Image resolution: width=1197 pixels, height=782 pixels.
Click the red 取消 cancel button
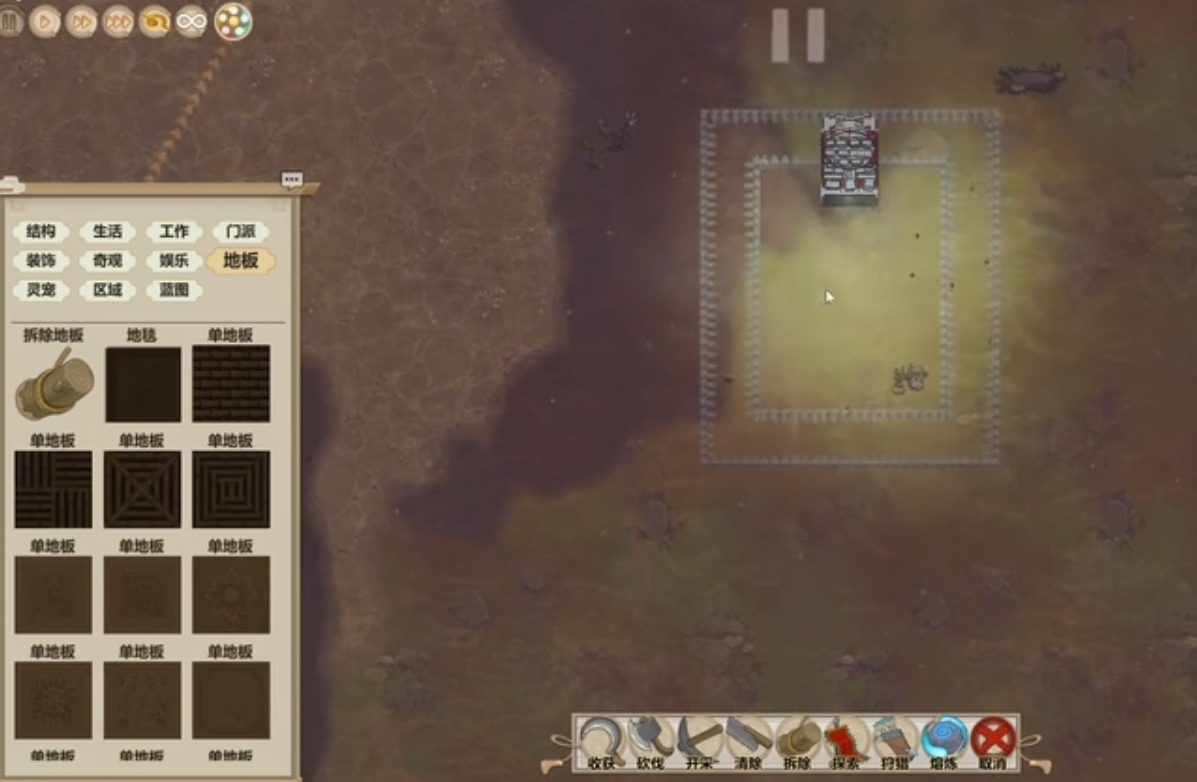(x=993, y=741)
